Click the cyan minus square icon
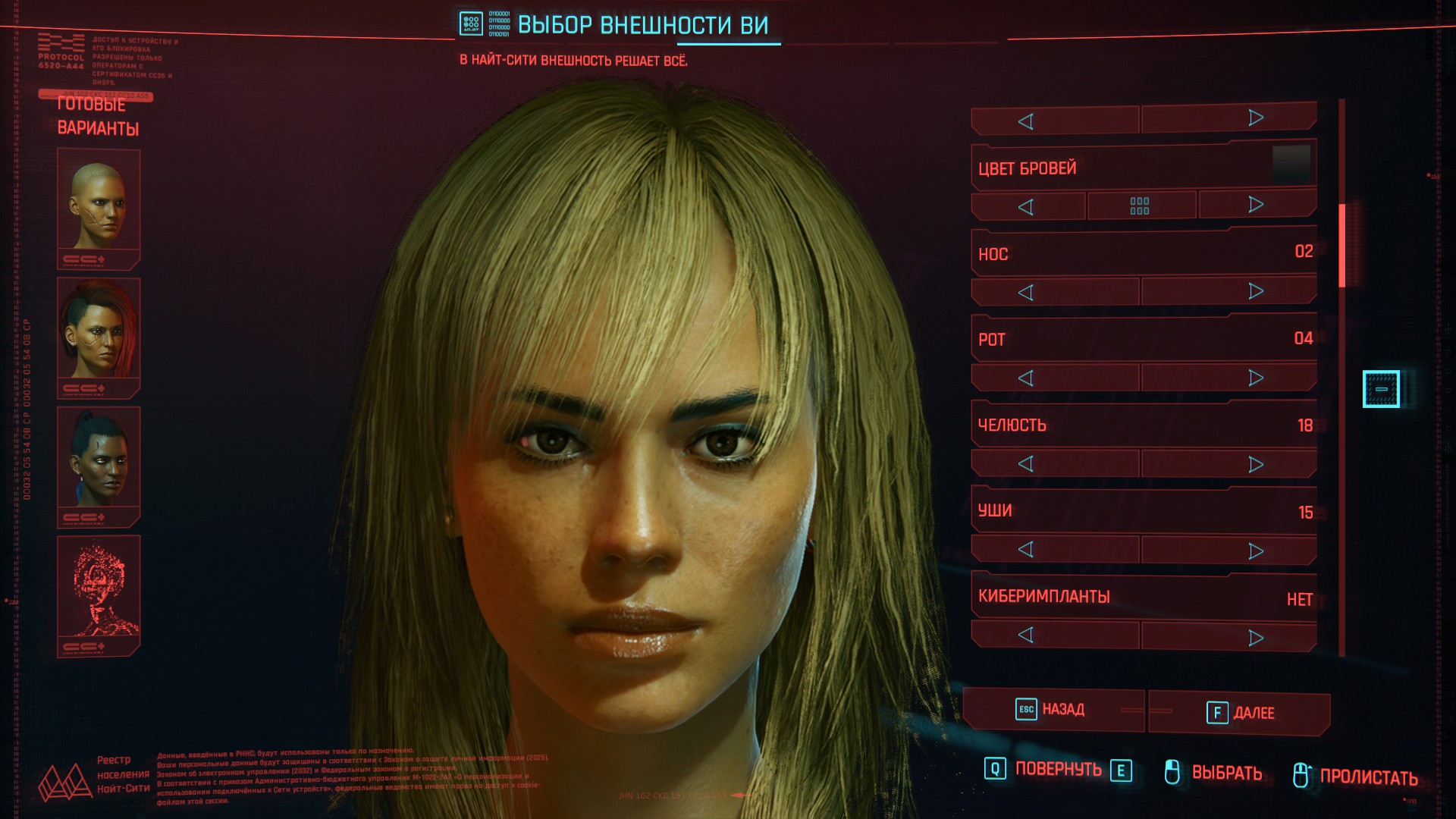Viewport: 1456px width, 819px height. [x=1381, y=389]
